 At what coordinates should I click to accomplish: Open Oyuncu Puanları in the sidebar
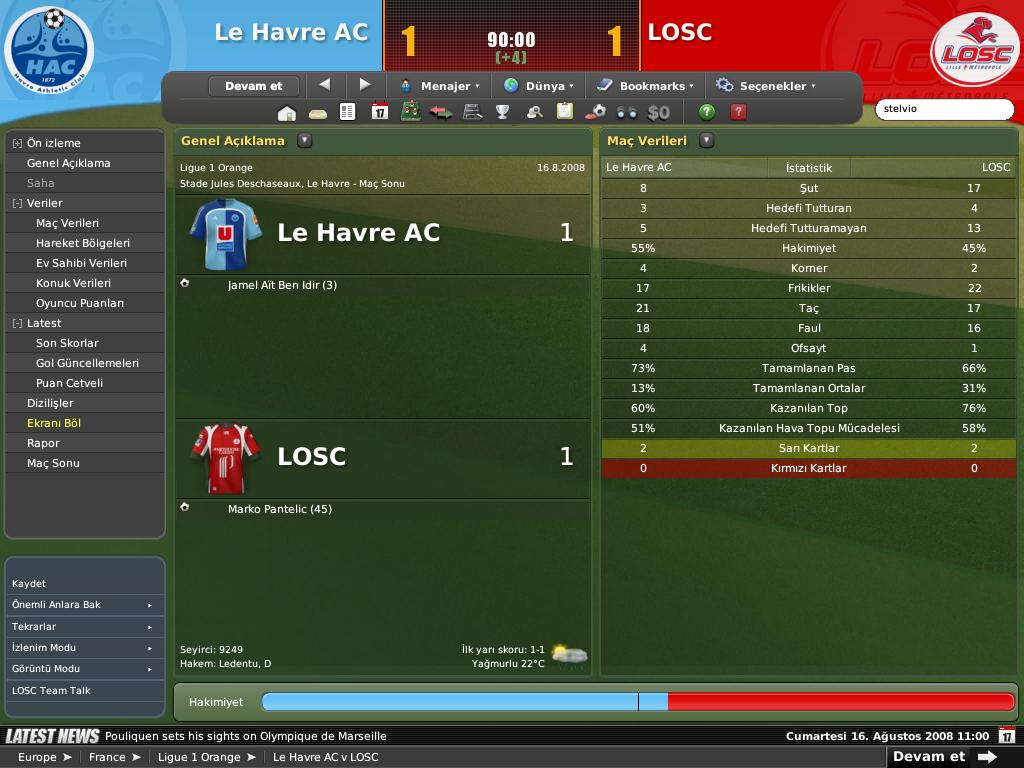pyautogui.click(x=80, y=303)
